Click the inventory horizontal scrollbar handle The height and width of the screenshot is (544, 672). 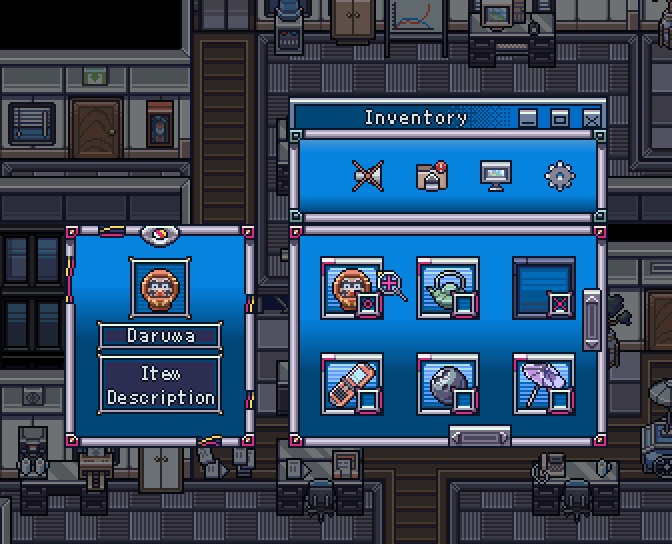tap(480, 436)
